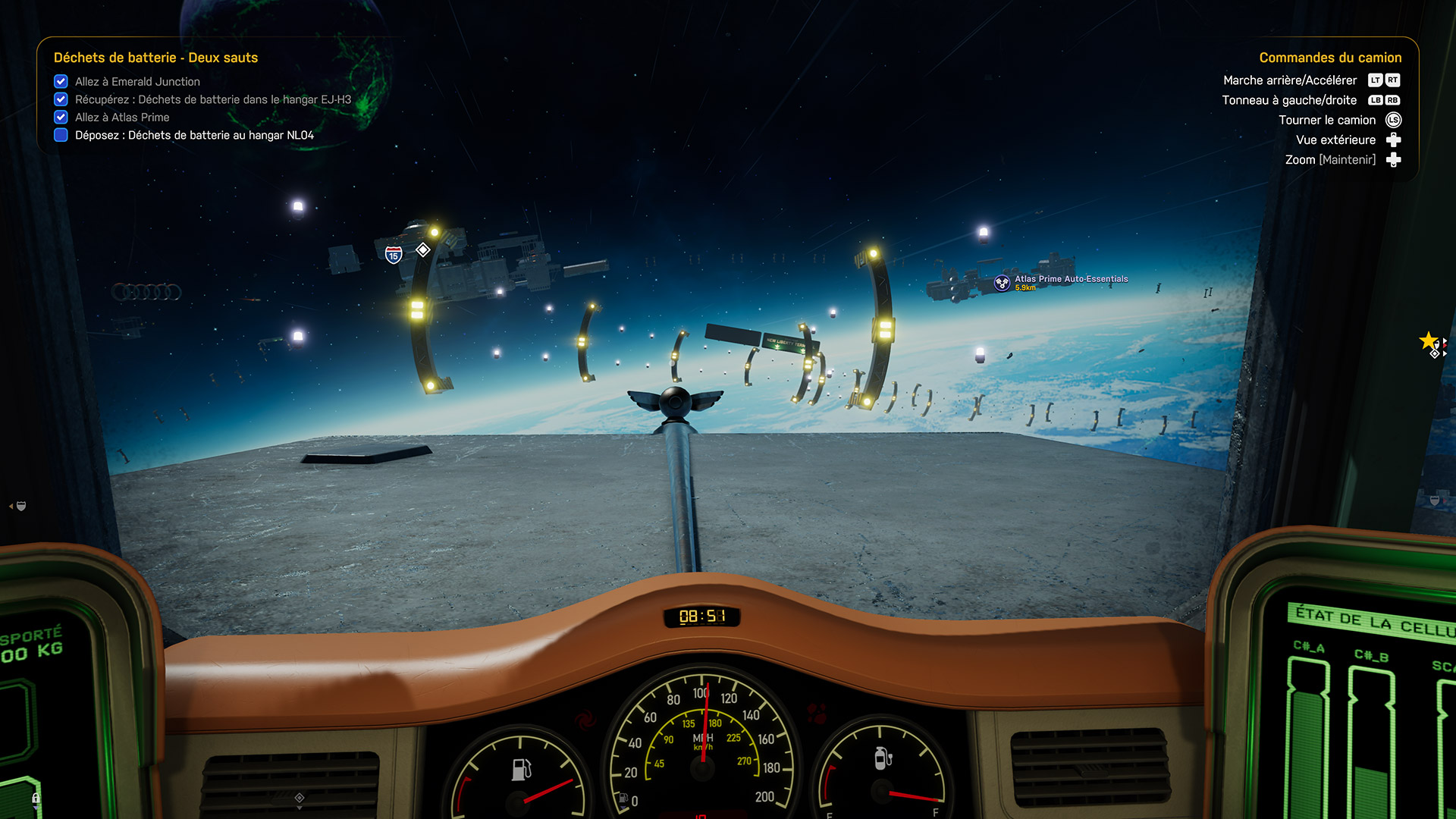Click the Interstate 15 shield marker
This screenshot has height=819, width=1456.
coord(394,255)
